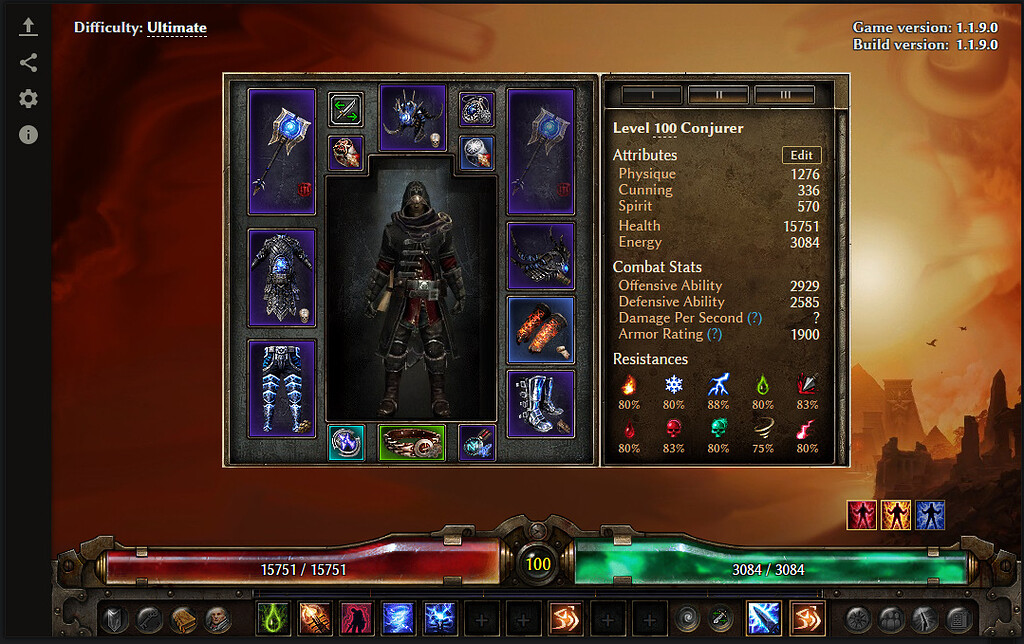This screenshot has height=644, width=1024.
Task: Select the helmet equipment slot
Action: point(412,117)
